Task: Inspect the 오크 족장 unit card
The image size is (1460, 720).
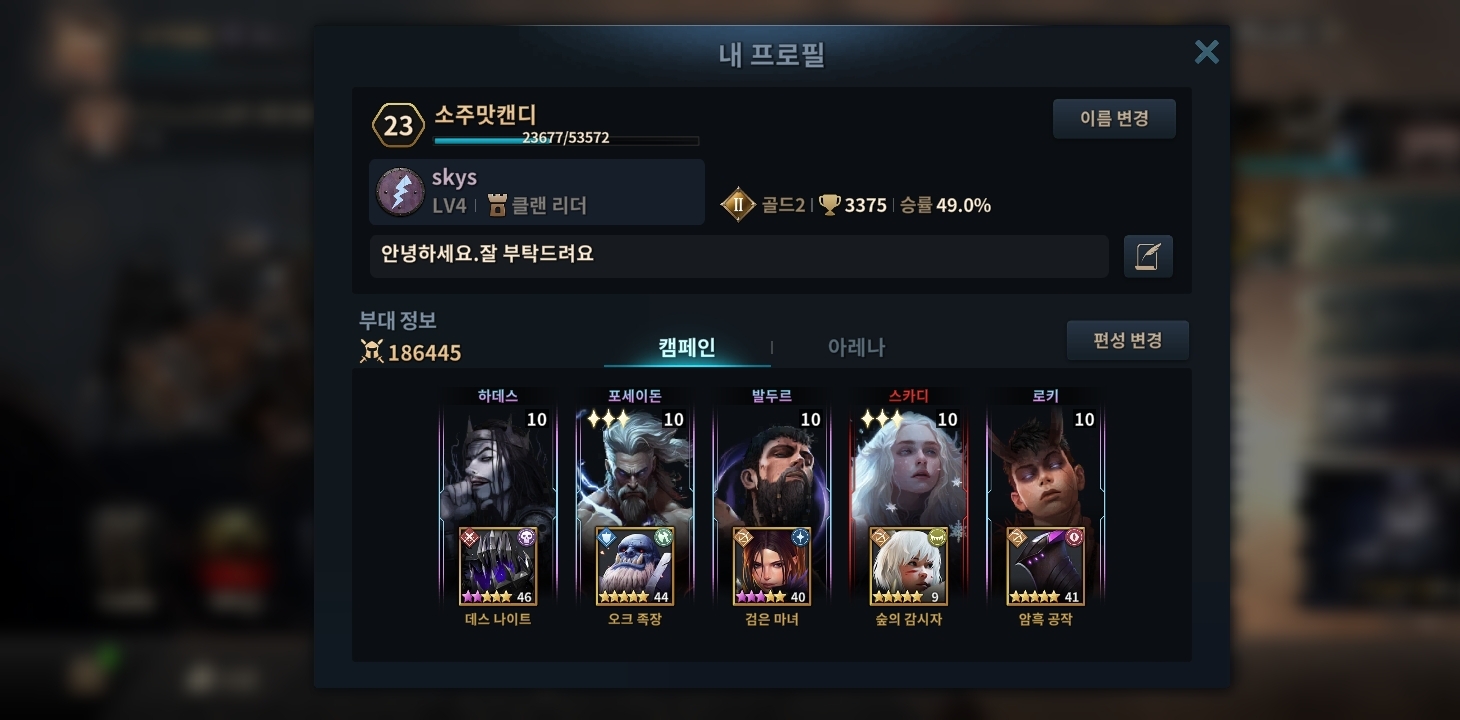Action: [x=635, y=566]
